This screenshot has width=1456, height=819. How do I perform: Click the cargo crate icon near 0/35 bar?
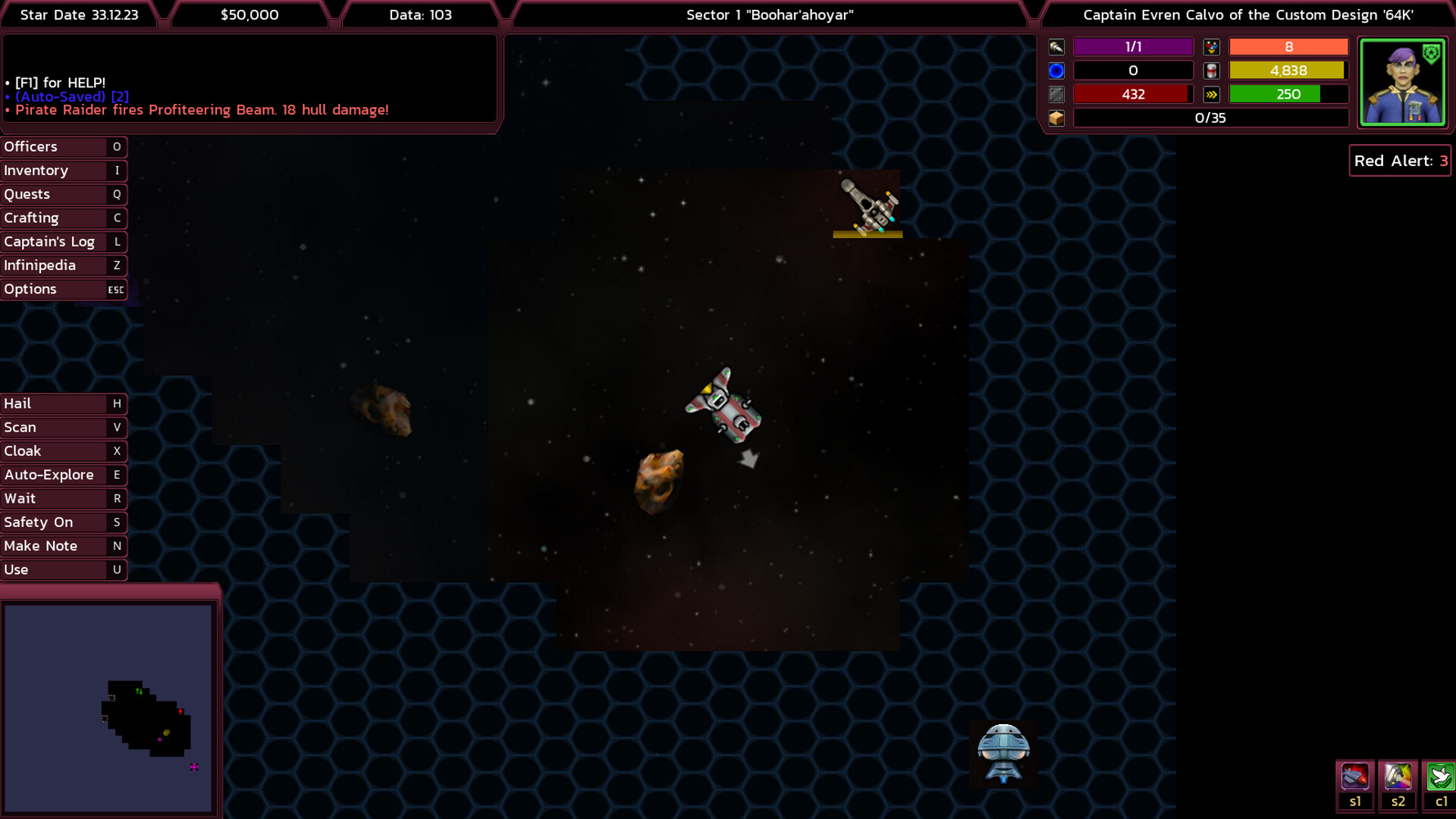pyautogui.click(x=1056, y=118)
